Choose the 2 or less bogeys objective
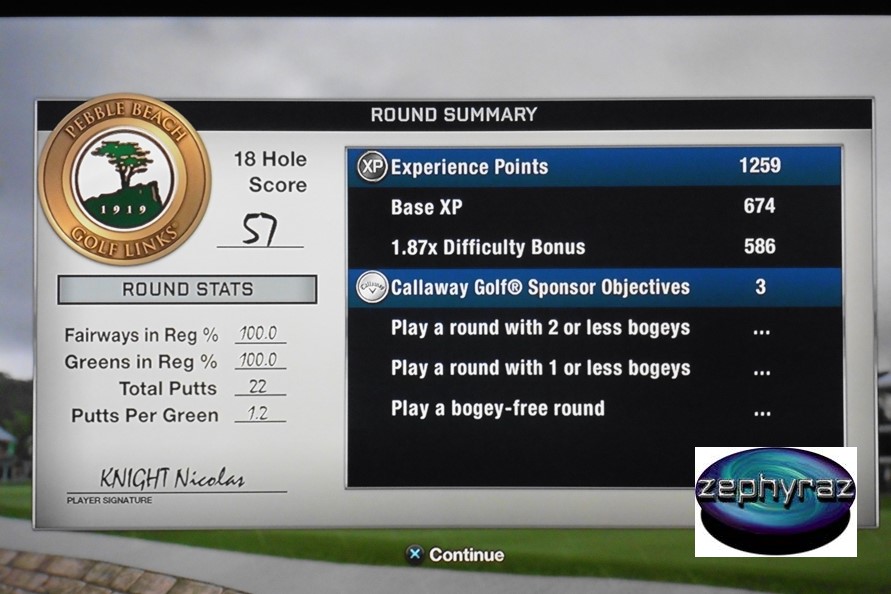This screenshot has width=891, height=594. 540,328
